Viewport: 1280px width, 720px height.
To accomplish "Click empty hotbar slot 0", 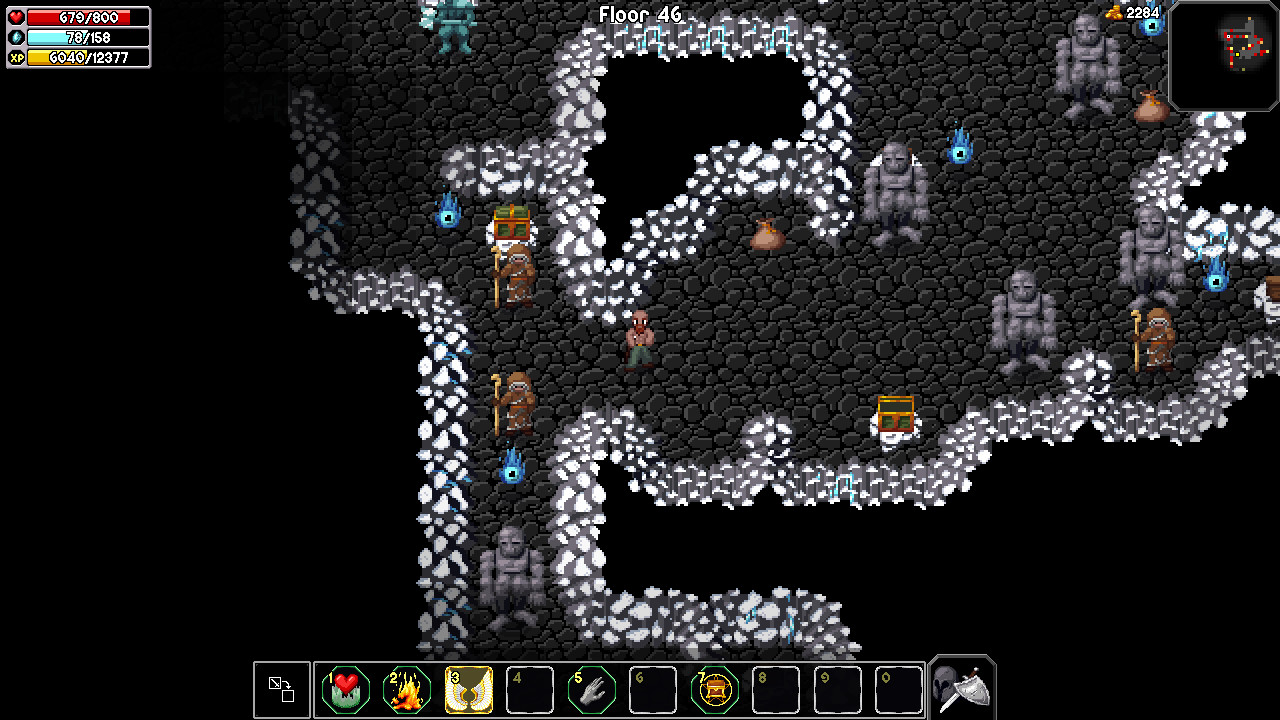I will point(899,688).
